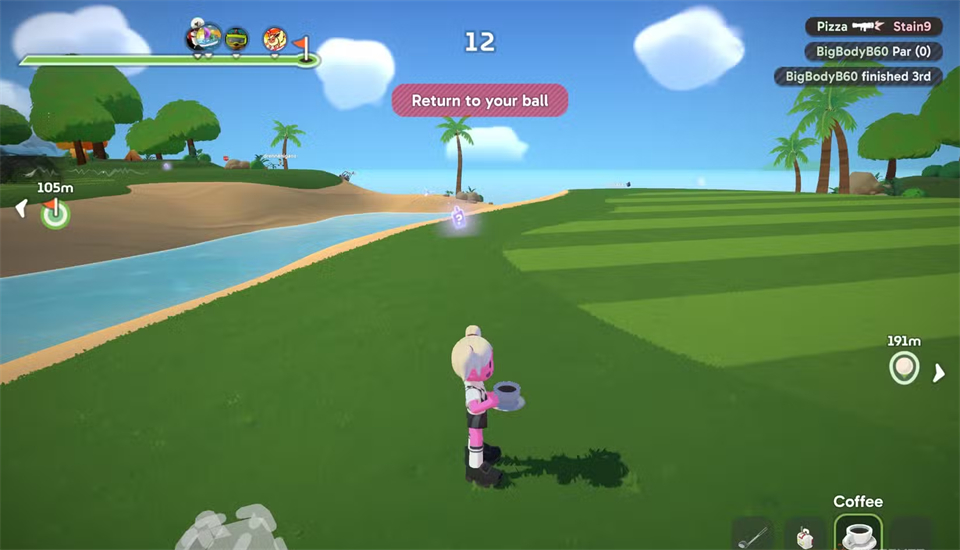Screen dimensions: 960x550
Task: Choose the golf bag item slot
Action: (804, 535)
